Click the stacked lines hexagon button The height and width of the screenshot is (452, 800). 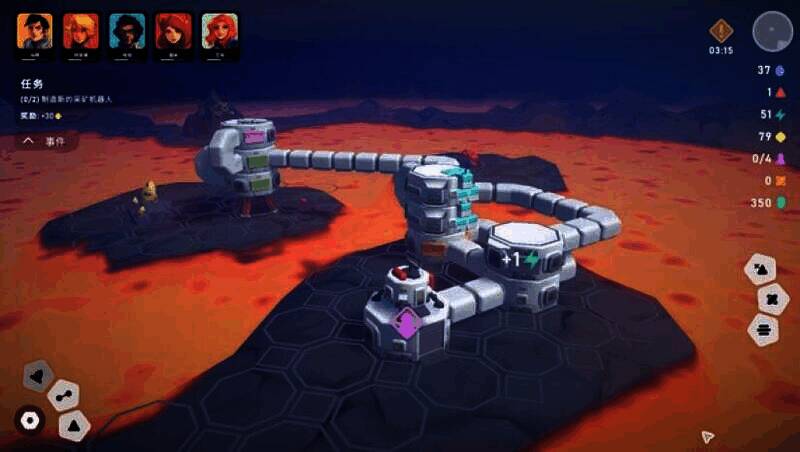tap(765, 328)
